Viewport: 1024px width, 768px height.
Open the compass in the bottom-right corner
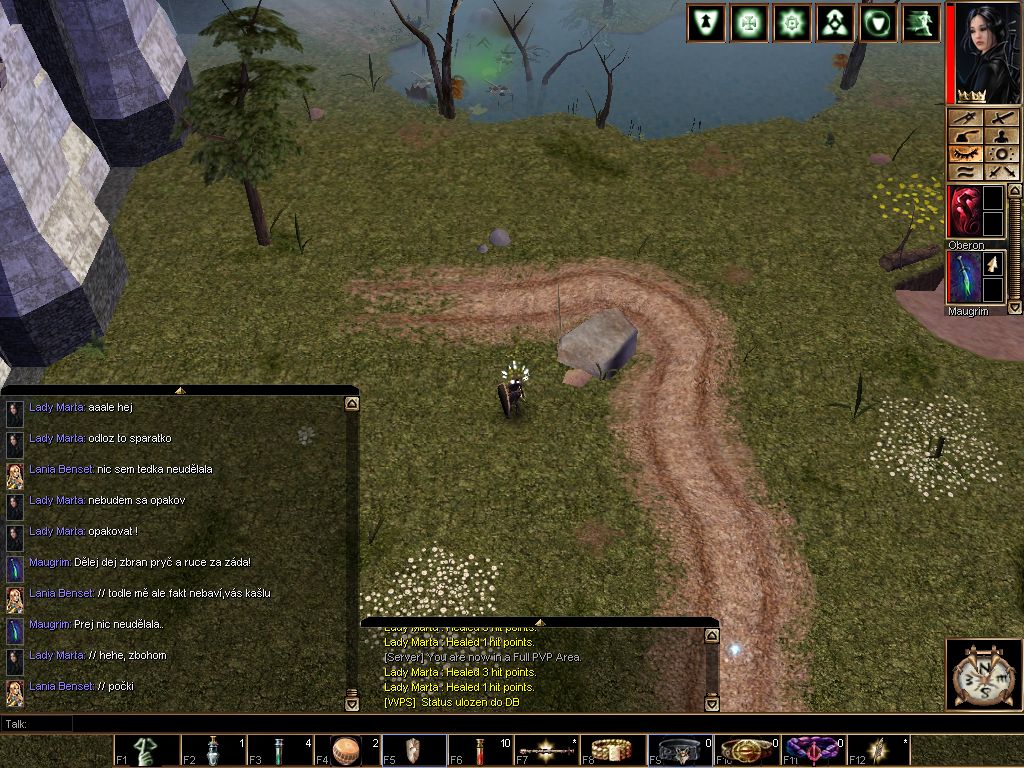coord(984,674)
